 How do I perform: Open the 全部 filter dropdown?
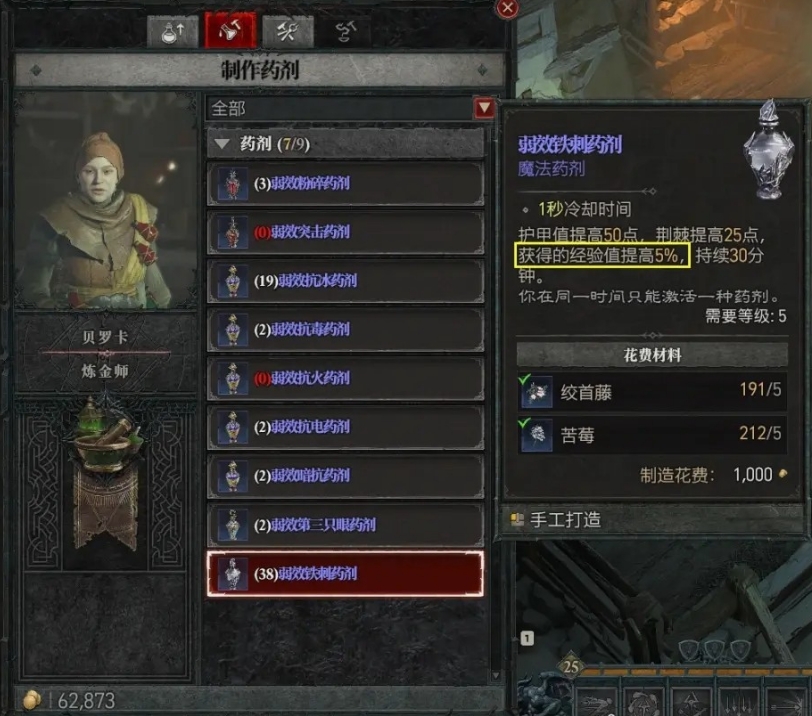(x=484, y=108)
